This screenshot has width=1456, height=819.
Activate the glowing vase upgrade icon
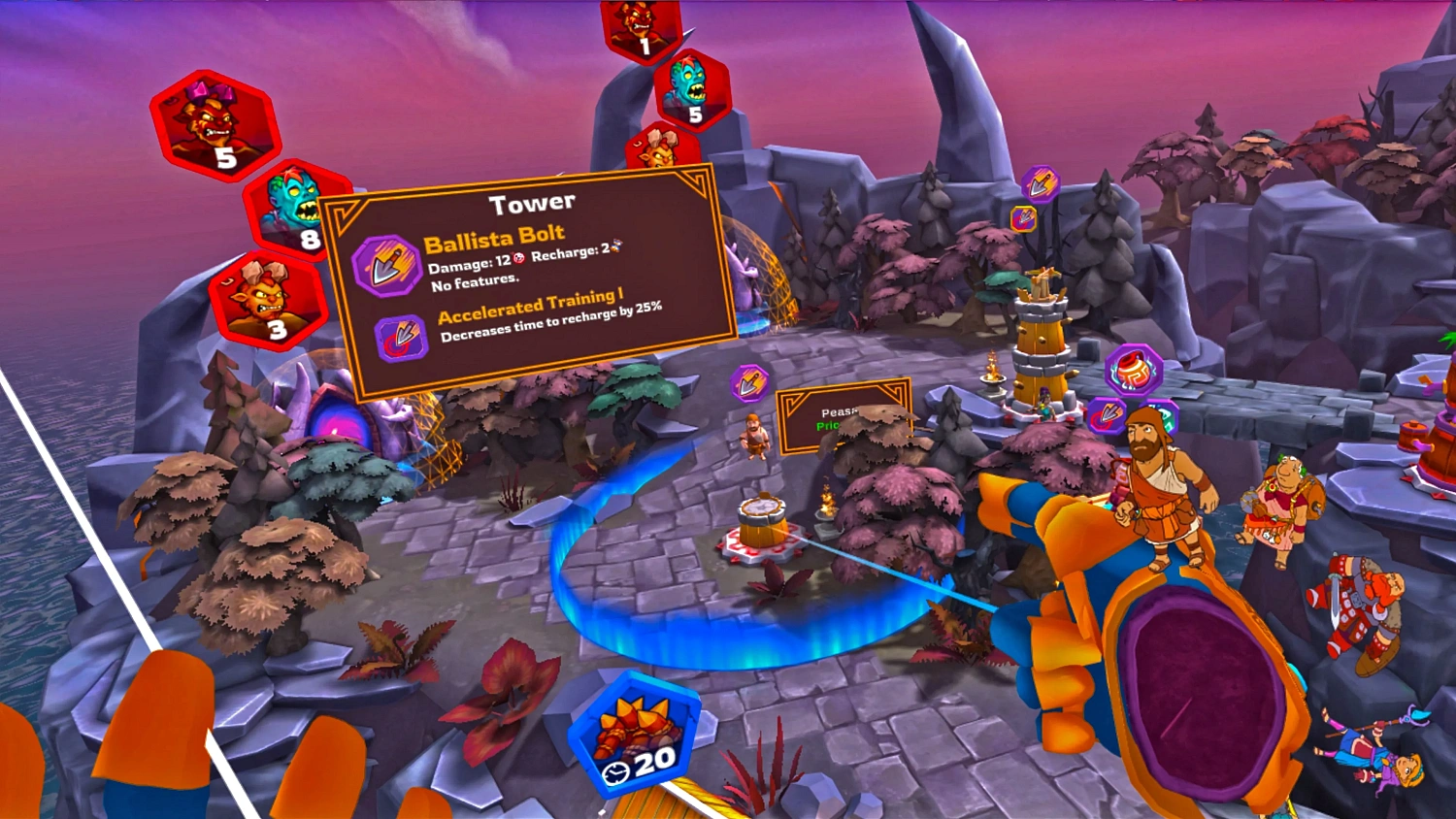(1133, 370)
